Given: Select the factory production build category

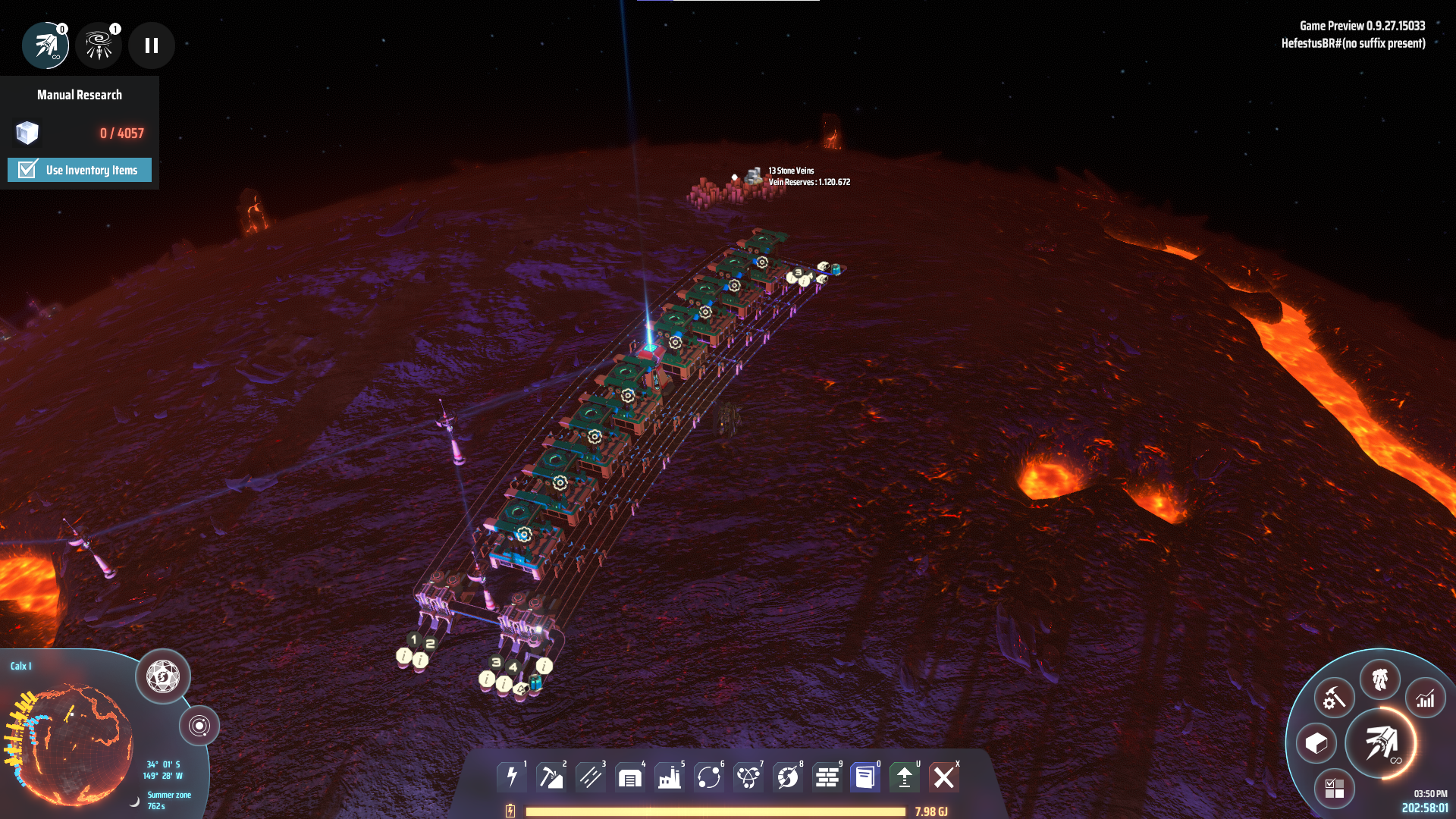Looking at the screenshot, I should 670,777.
